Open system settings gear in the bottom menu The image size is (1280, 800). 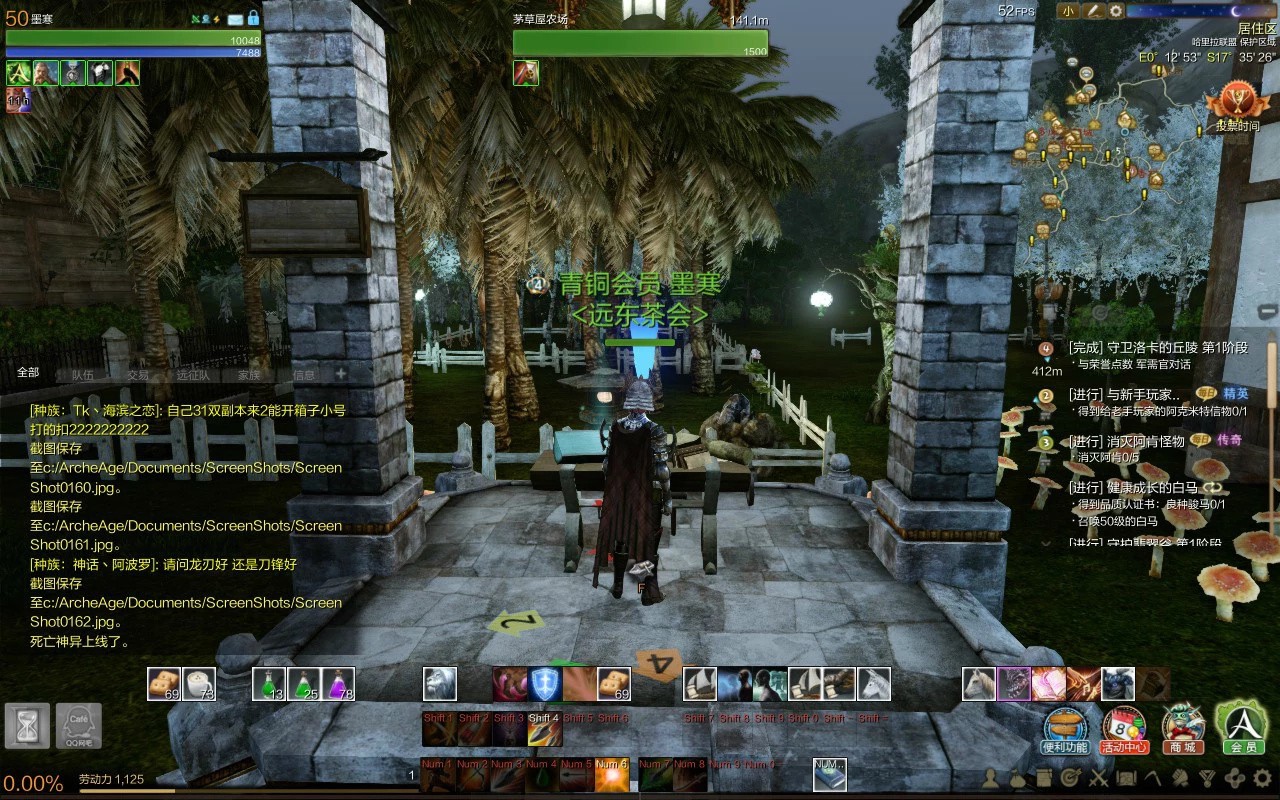pyautogui.click(x=1262, y=777)
